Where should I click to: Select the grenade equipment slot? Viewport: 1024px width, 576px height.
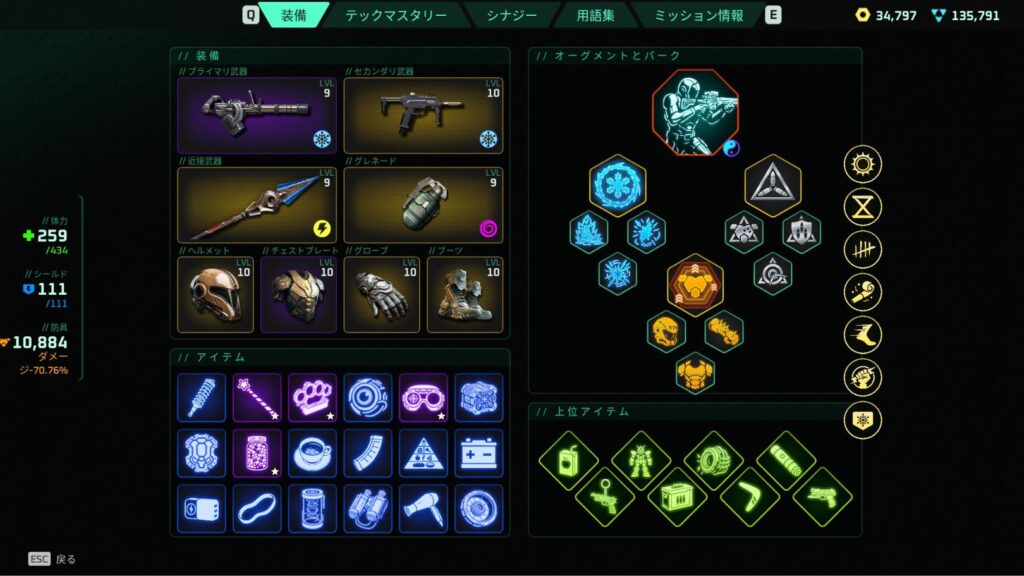pos(423,205)
